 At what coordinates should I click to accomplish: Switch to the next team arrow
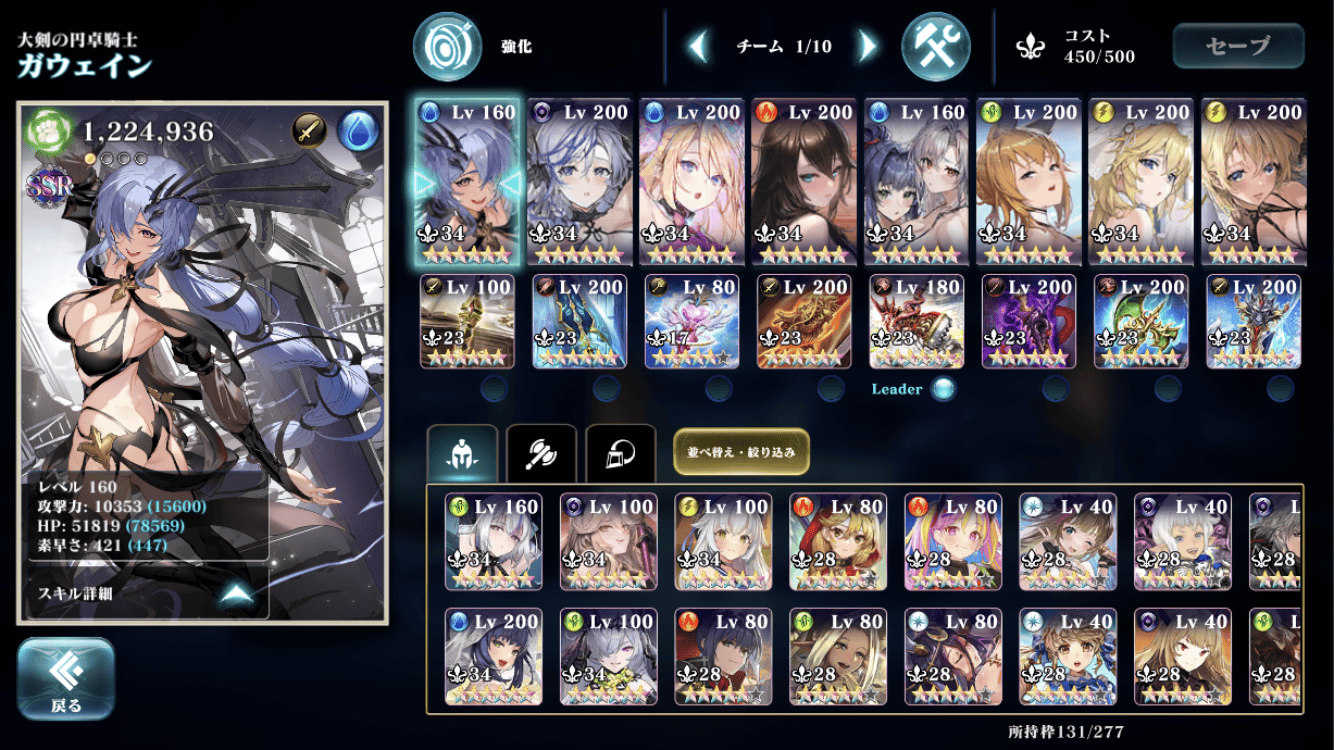click(867, 46)
